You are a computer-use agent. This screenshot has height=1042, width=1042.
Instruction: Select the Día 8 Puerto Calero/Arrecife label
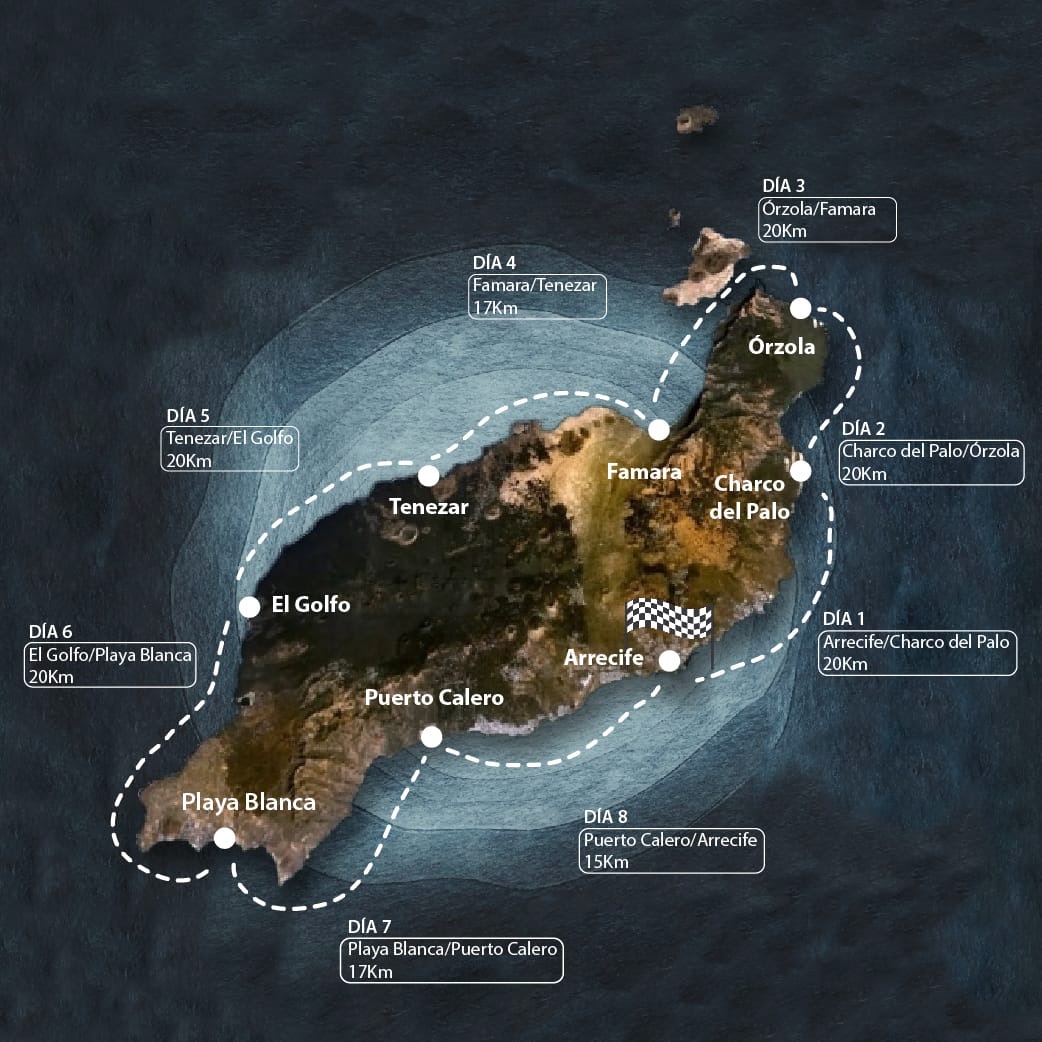671,851
